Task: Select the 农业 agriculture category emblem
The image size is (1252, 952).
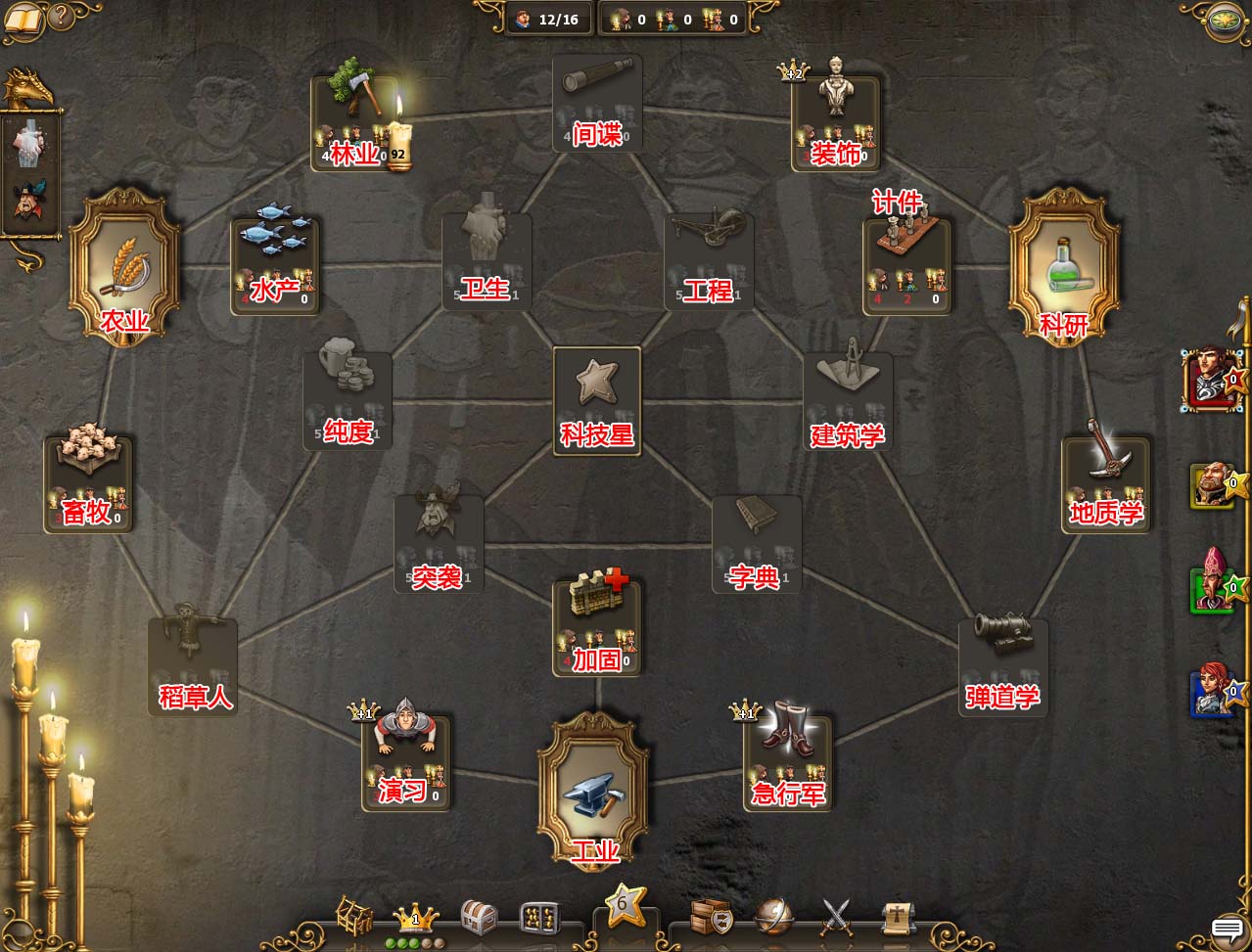Action: point(124,260)
